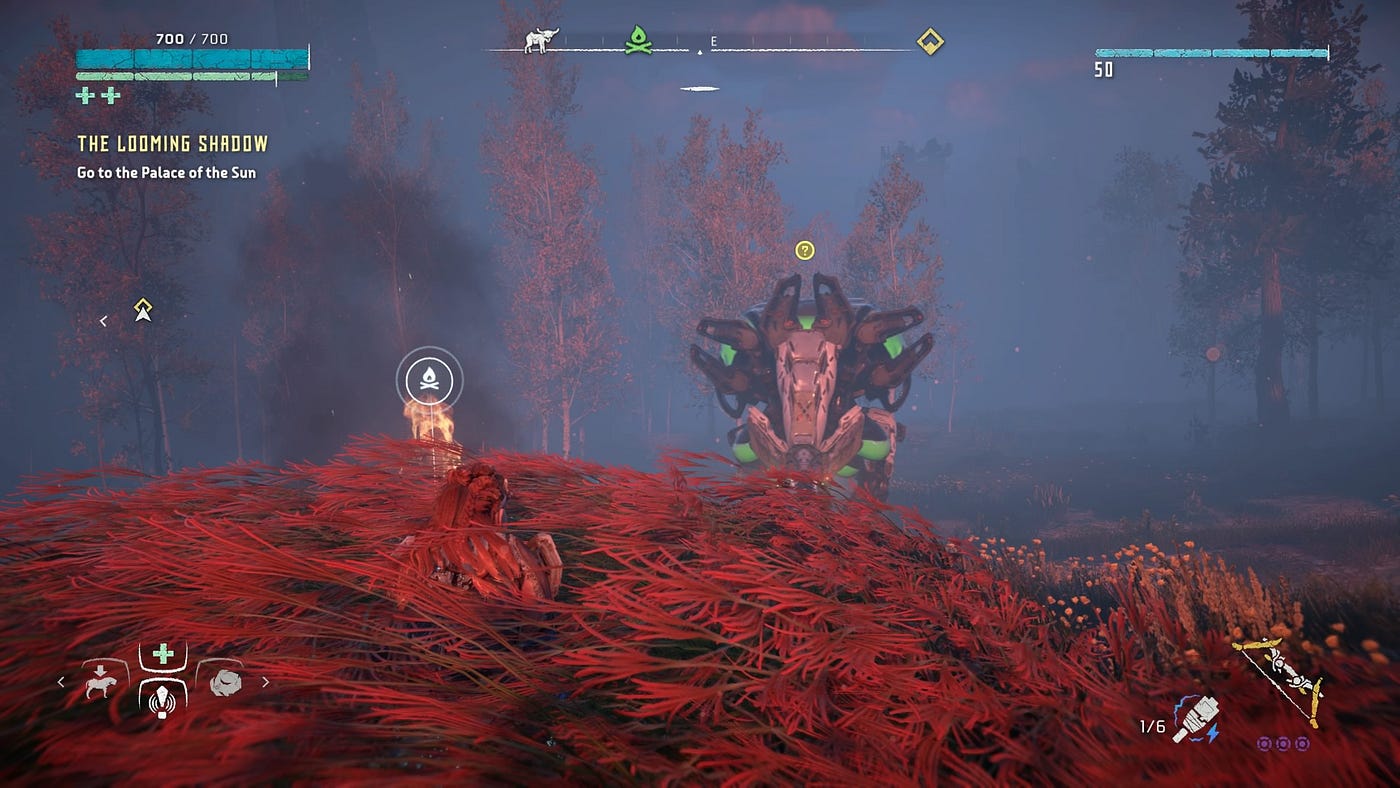Choose the shock ammo type icon

tap(1196, 720)
